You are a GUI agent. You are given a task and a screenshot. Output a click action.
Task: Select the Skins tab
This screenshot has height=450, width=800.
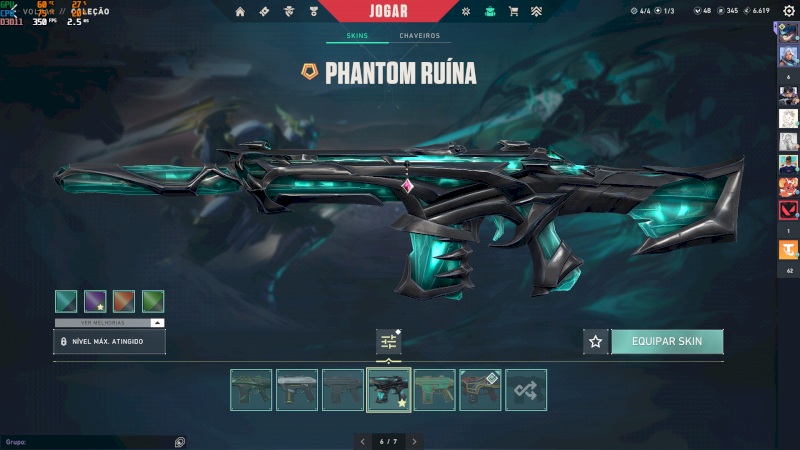357,36
